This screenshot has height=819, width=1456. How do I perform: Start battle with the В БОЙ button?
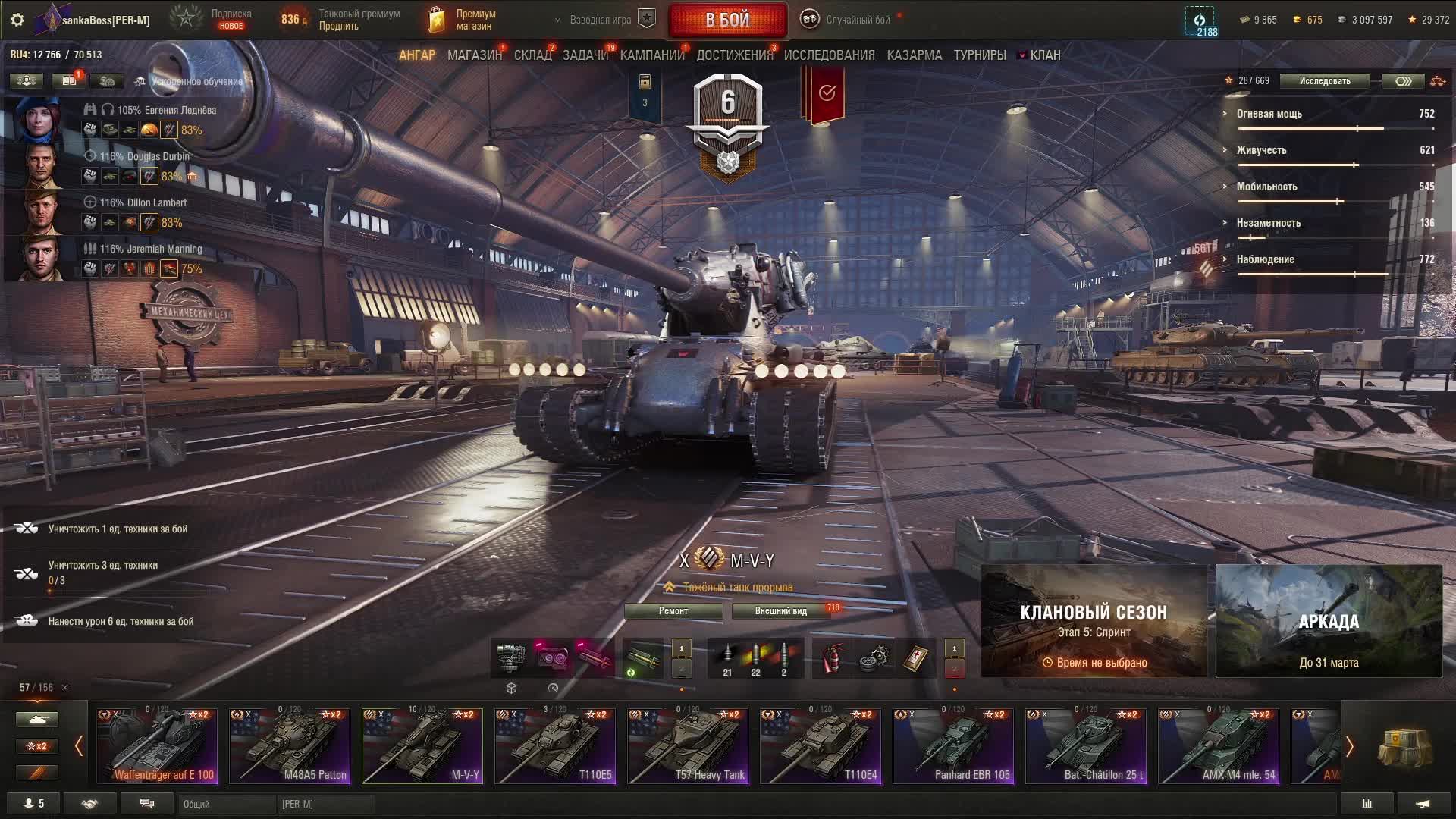click(727, 20)
